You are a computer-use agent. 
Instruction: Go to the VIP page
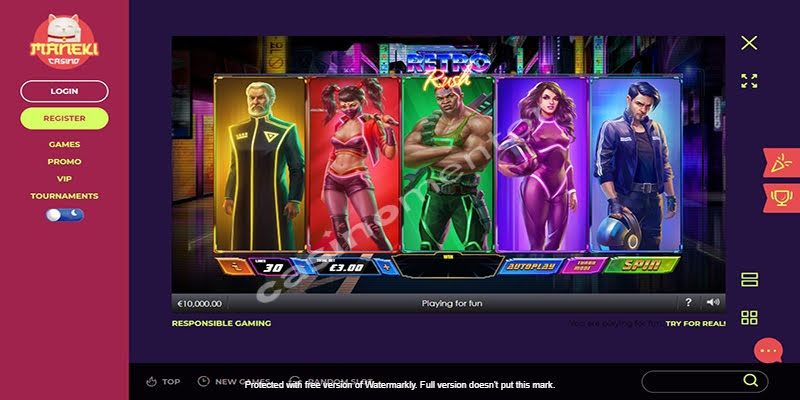point(64,179)
